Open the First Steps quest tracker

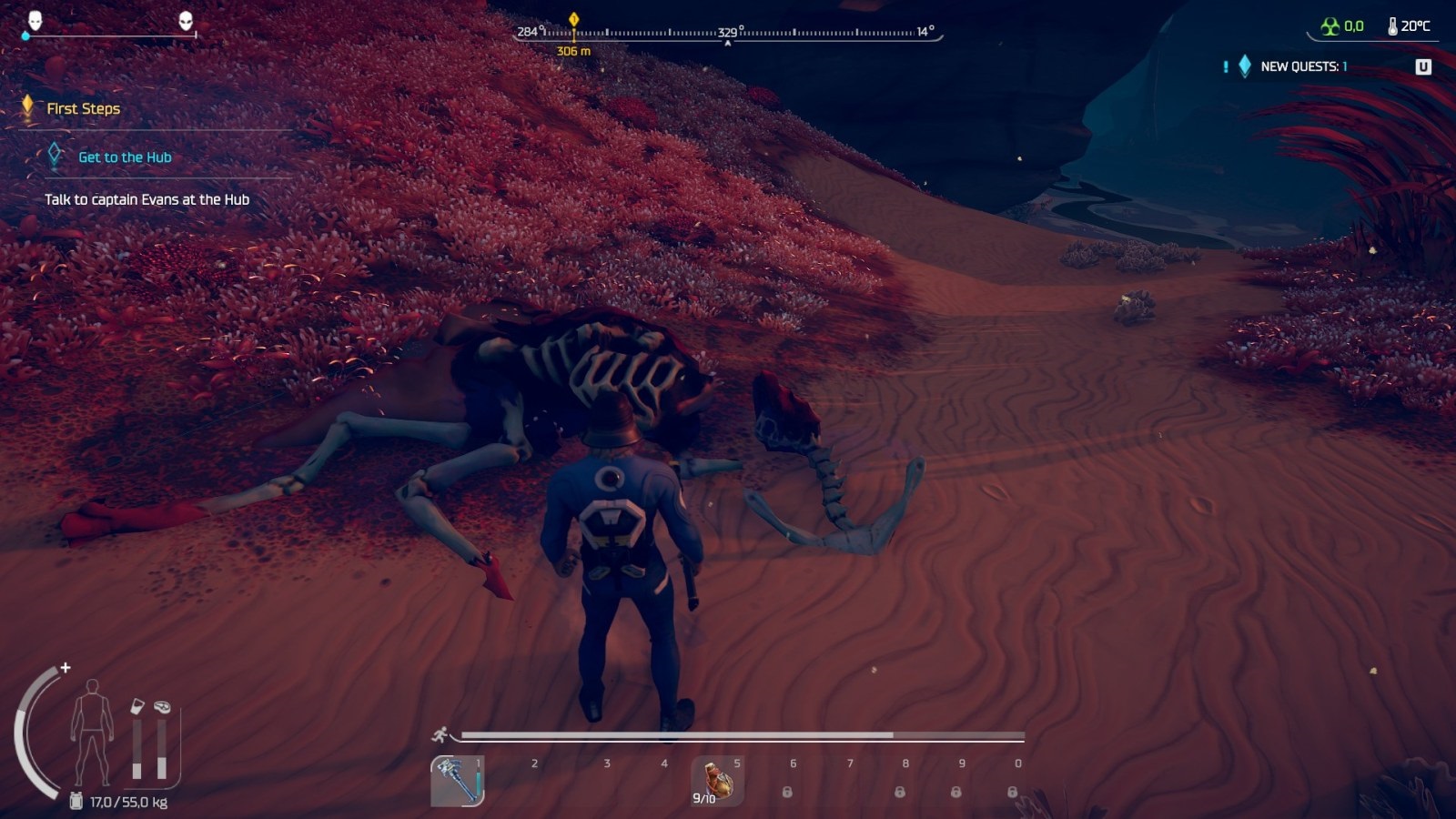[83, 108]
